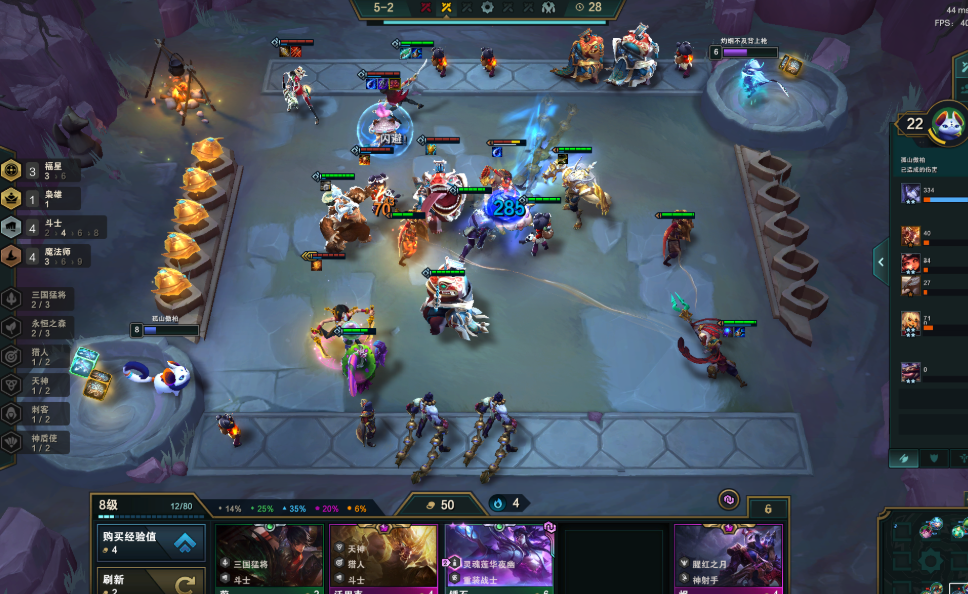This screenshot has width=968, height=594.
Task: Select the top champion row dealing 334 damage
Action: 930,194
